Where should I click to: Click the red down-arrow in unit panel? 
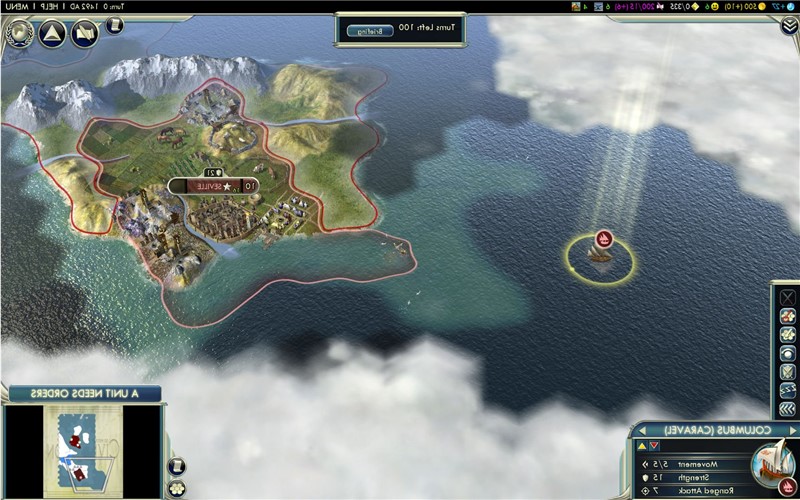click(x=654, y=446)
